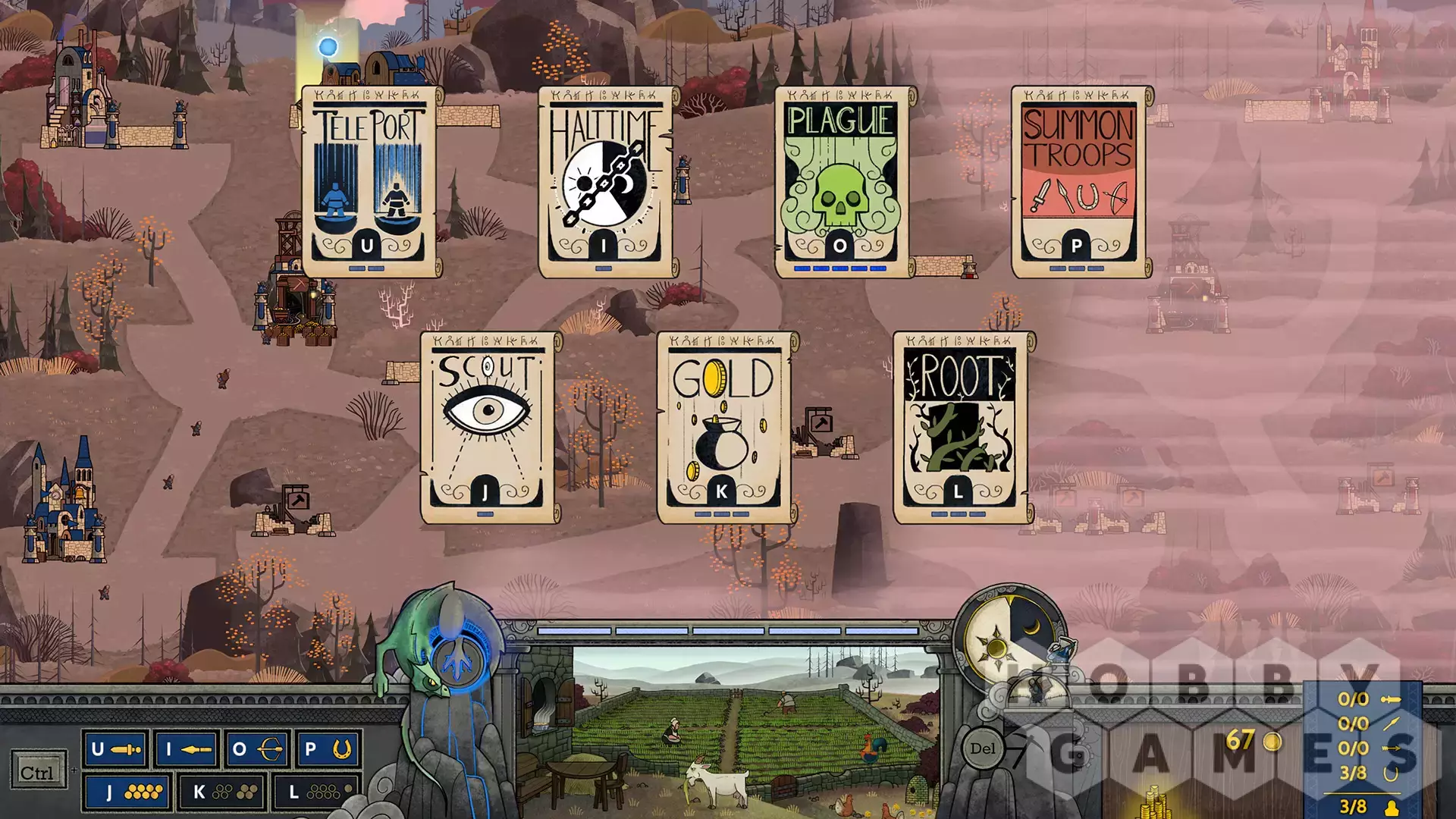The height and width of the screenshot is (819, 1456).
Task: Select the Summon Troops card
Action: pos(1078,182)
